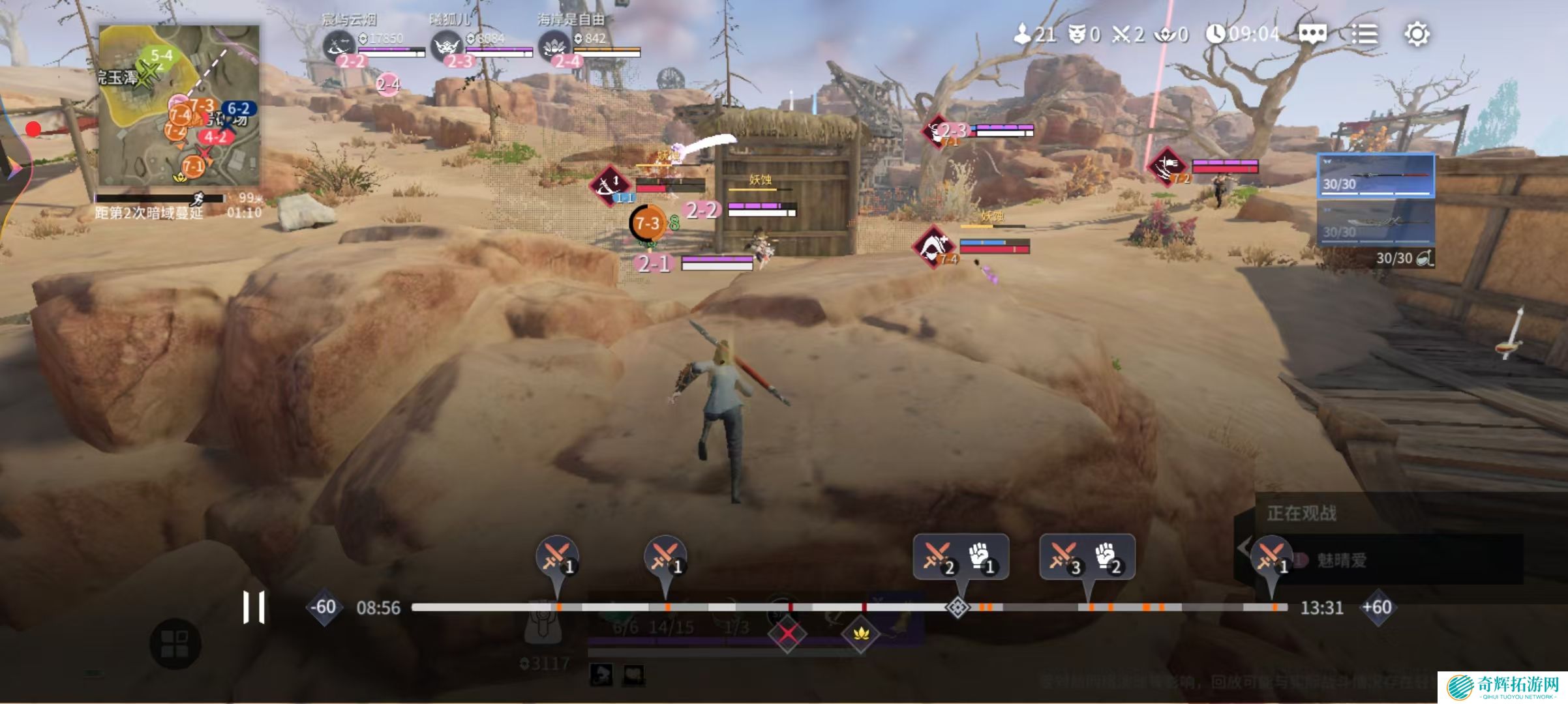Select the highlighted first weapon slot
This screenshot has height=704, width=1568.
(x=1376, y=175)
